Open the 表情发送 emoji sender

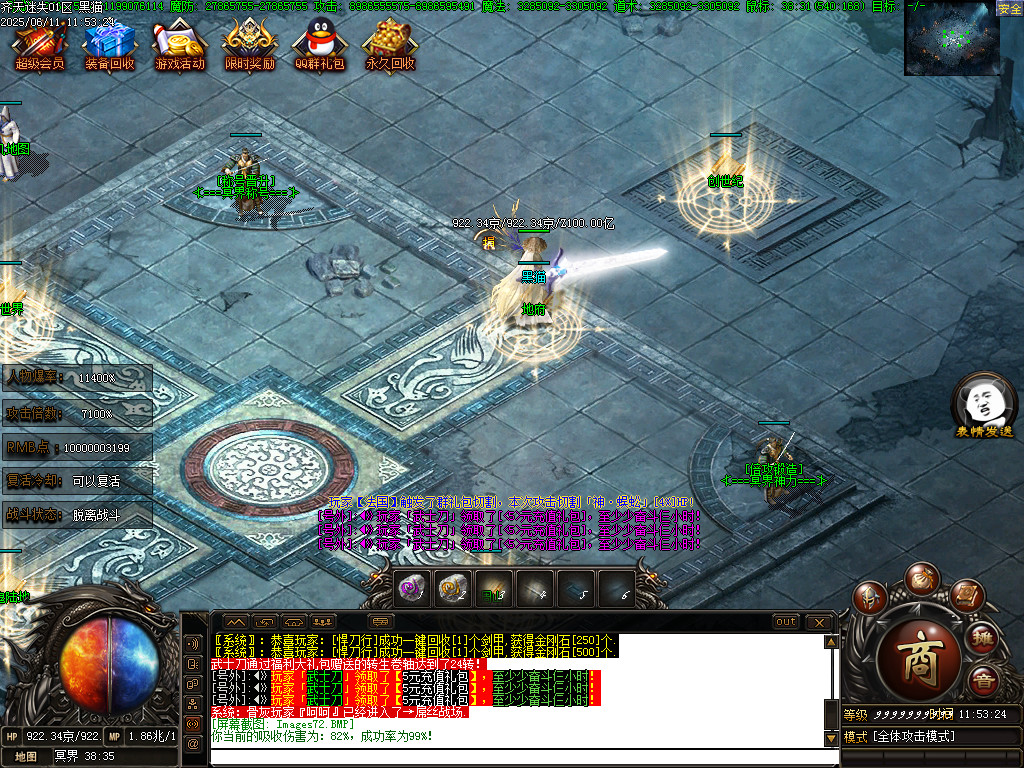(984, 405)
